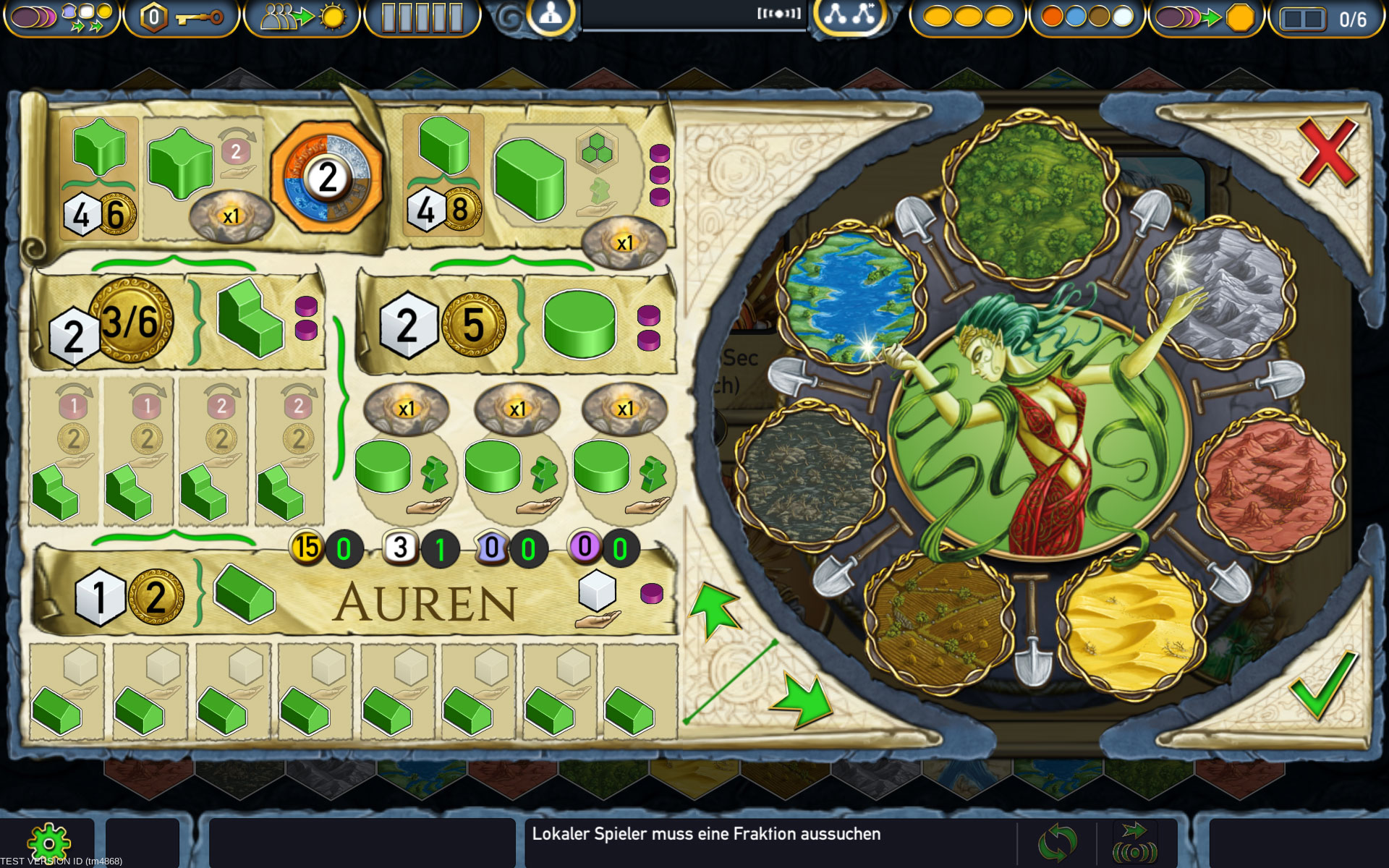Open the key icon panel in the top bar
The image size is (1389, 868).
(181, 17)
